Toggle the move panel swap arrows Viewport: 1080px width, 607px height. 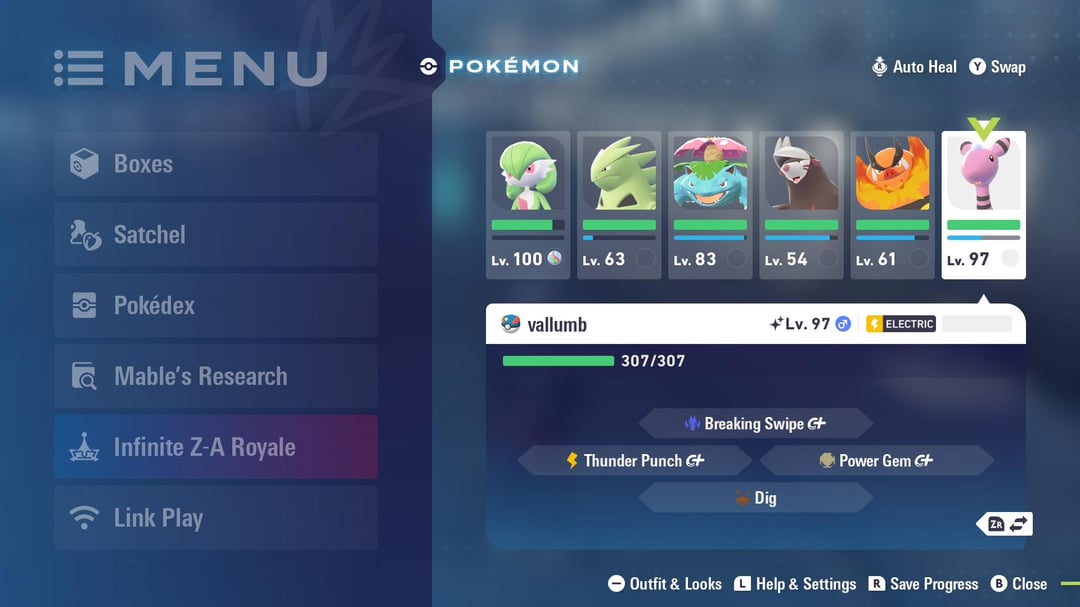tap(1005, 524)
